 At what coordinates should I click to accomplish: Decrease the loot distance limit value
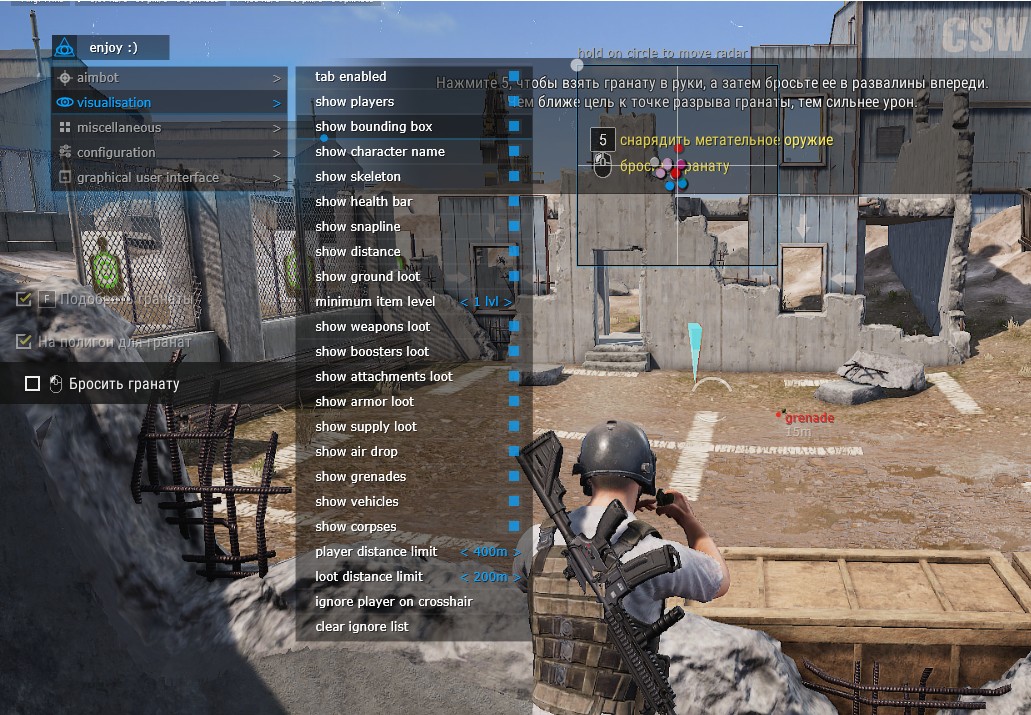tap(464, 577)
